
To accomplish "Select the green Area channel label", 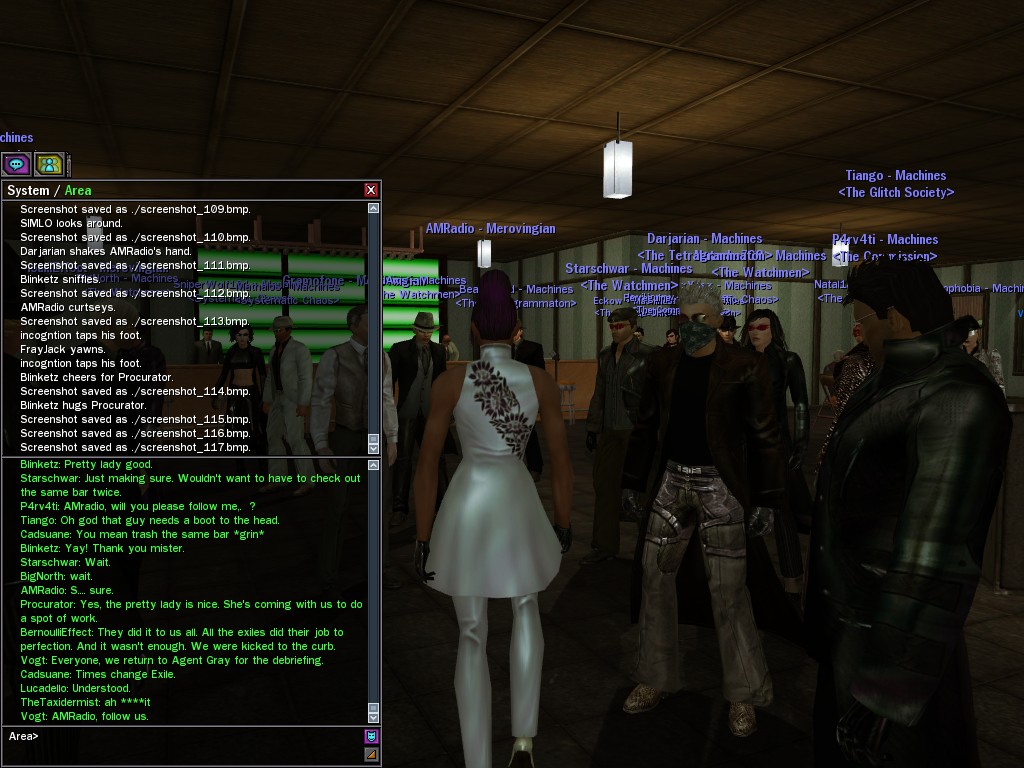I will (78, 190).
